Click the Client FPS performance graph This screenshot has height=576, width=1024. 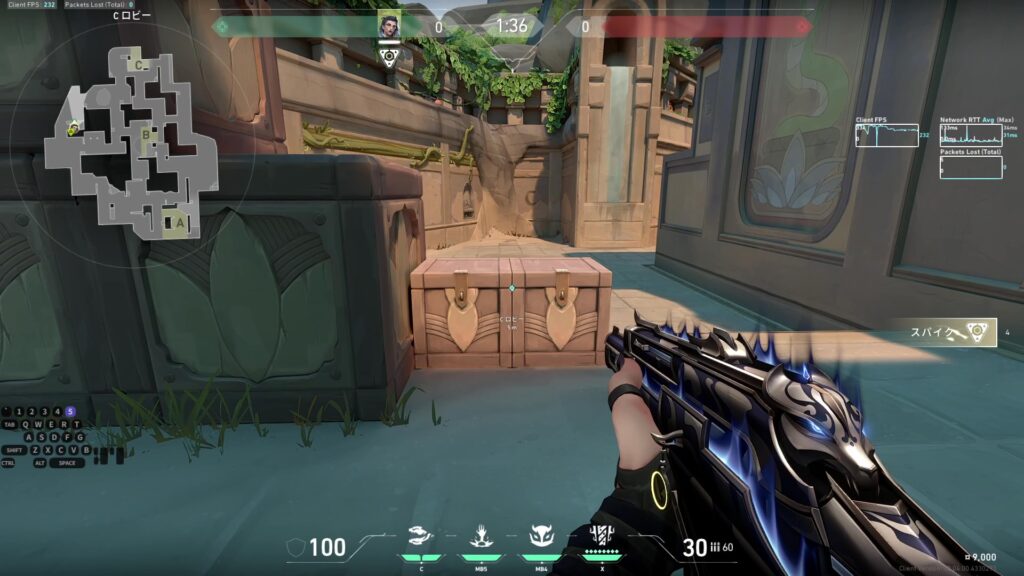point(887,135)
